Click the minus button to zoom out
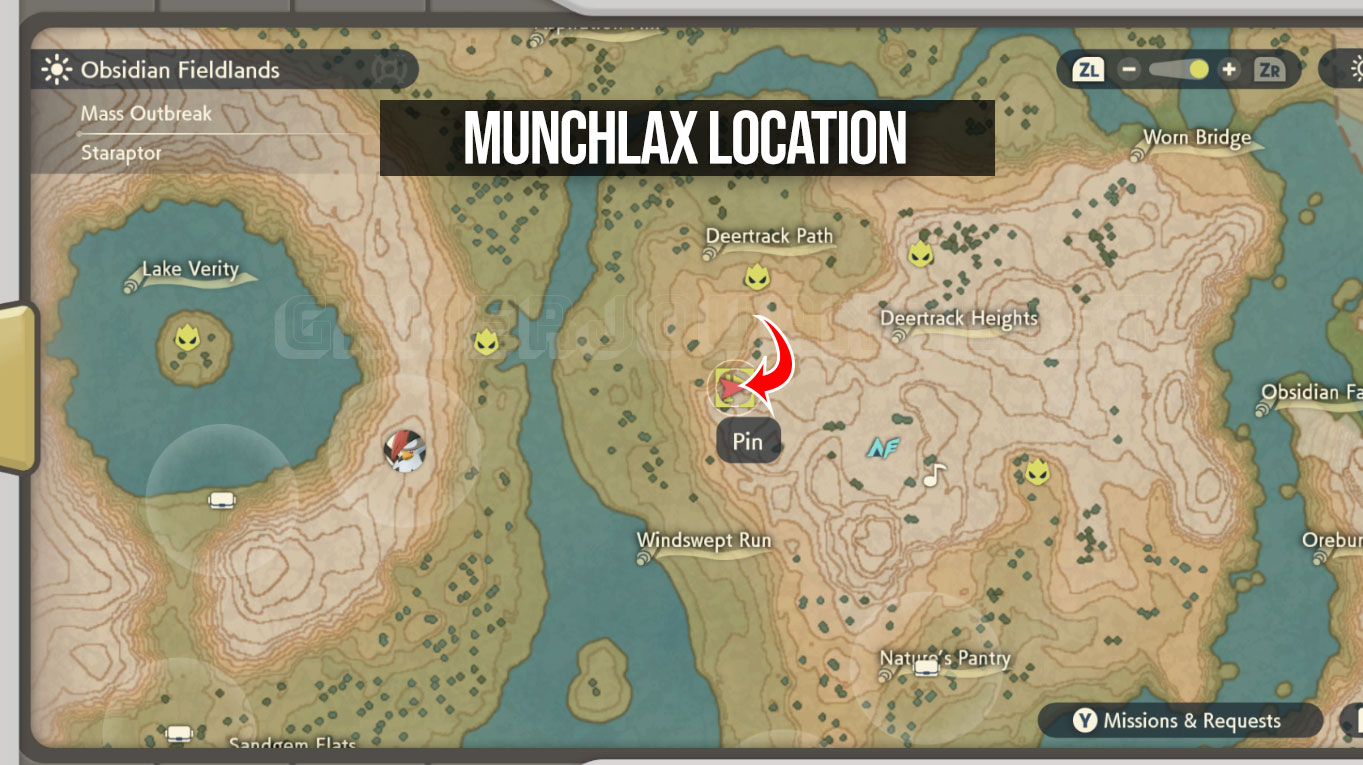Screen dimensions: 1363x765 pyautogui.click(x=1131, y=70)
